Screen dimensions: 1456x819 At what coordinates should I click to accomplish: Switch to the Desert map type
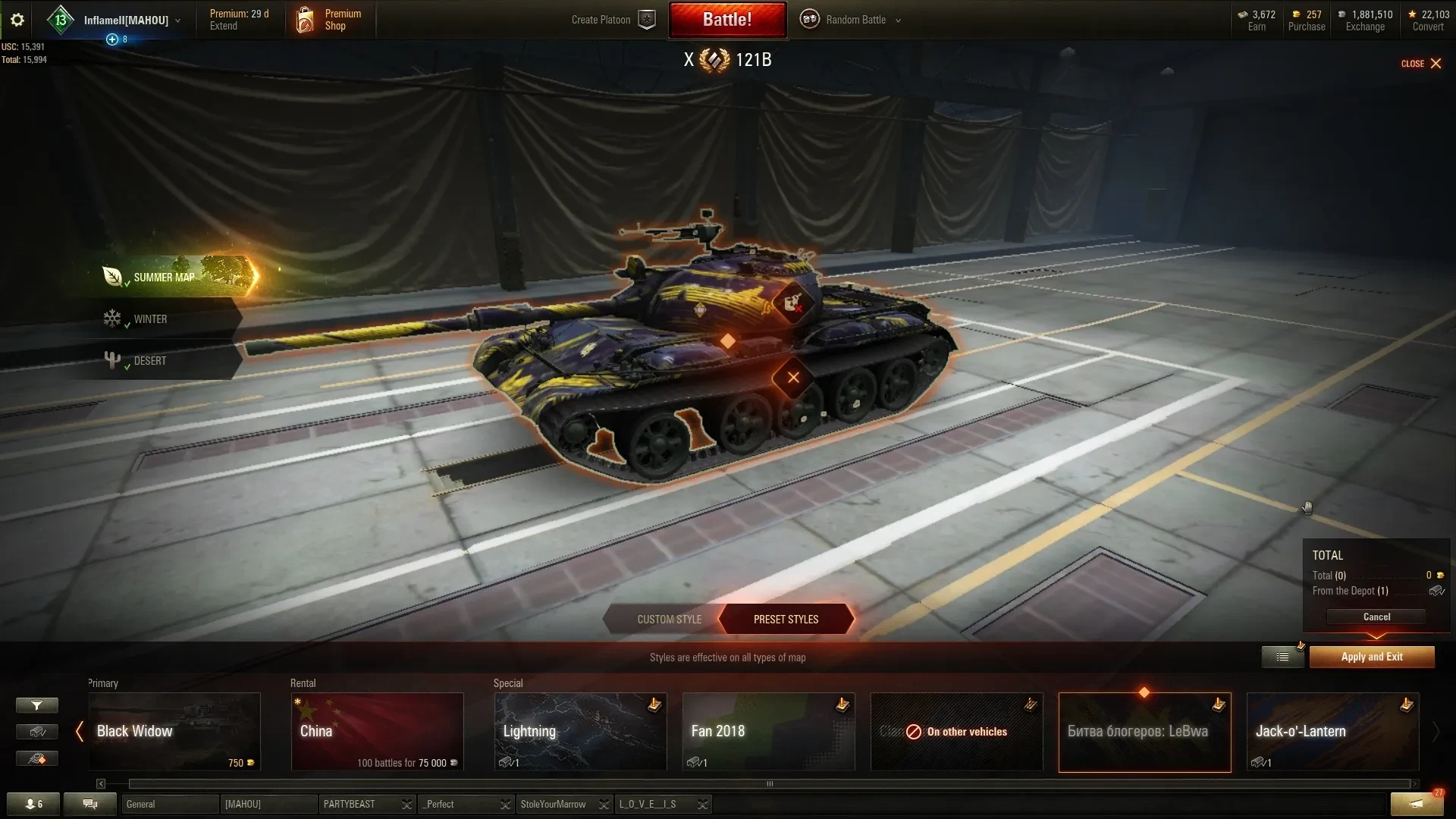coord(150,361)
